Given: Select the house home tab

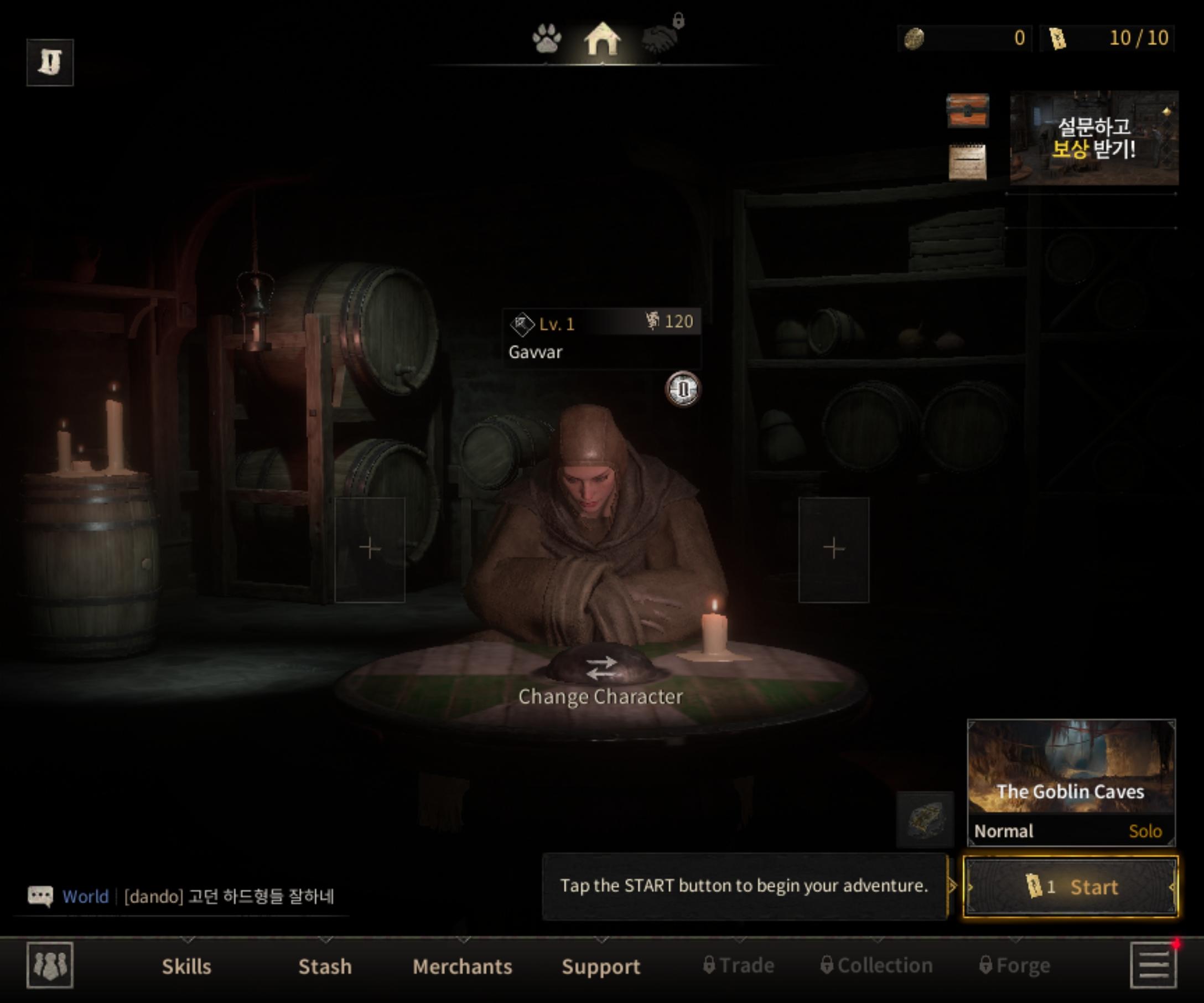Looking at the screenshot, I should coord(602,39).
